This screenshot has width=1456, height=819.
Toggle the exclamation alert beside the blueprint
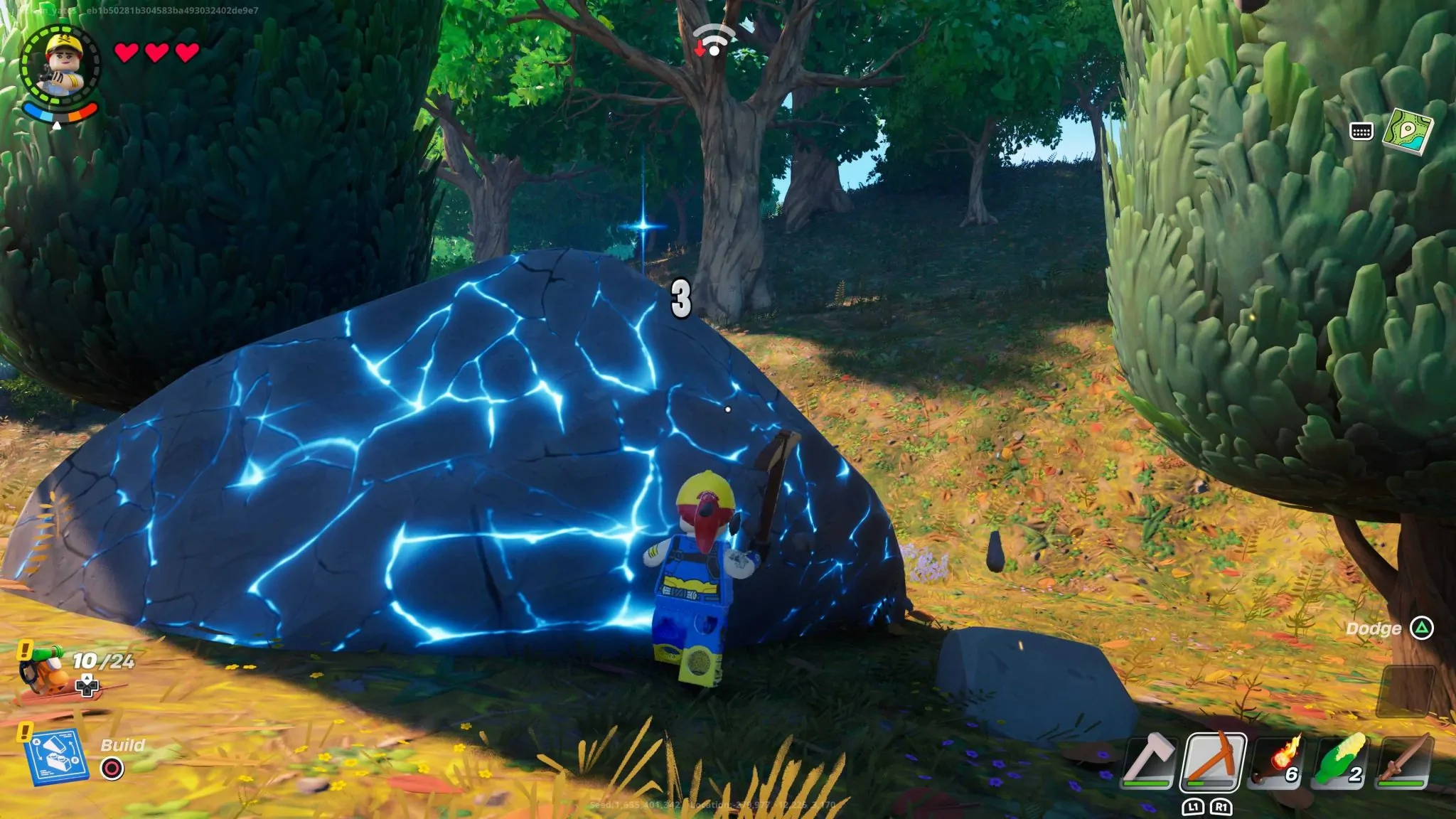coord(25,733)
